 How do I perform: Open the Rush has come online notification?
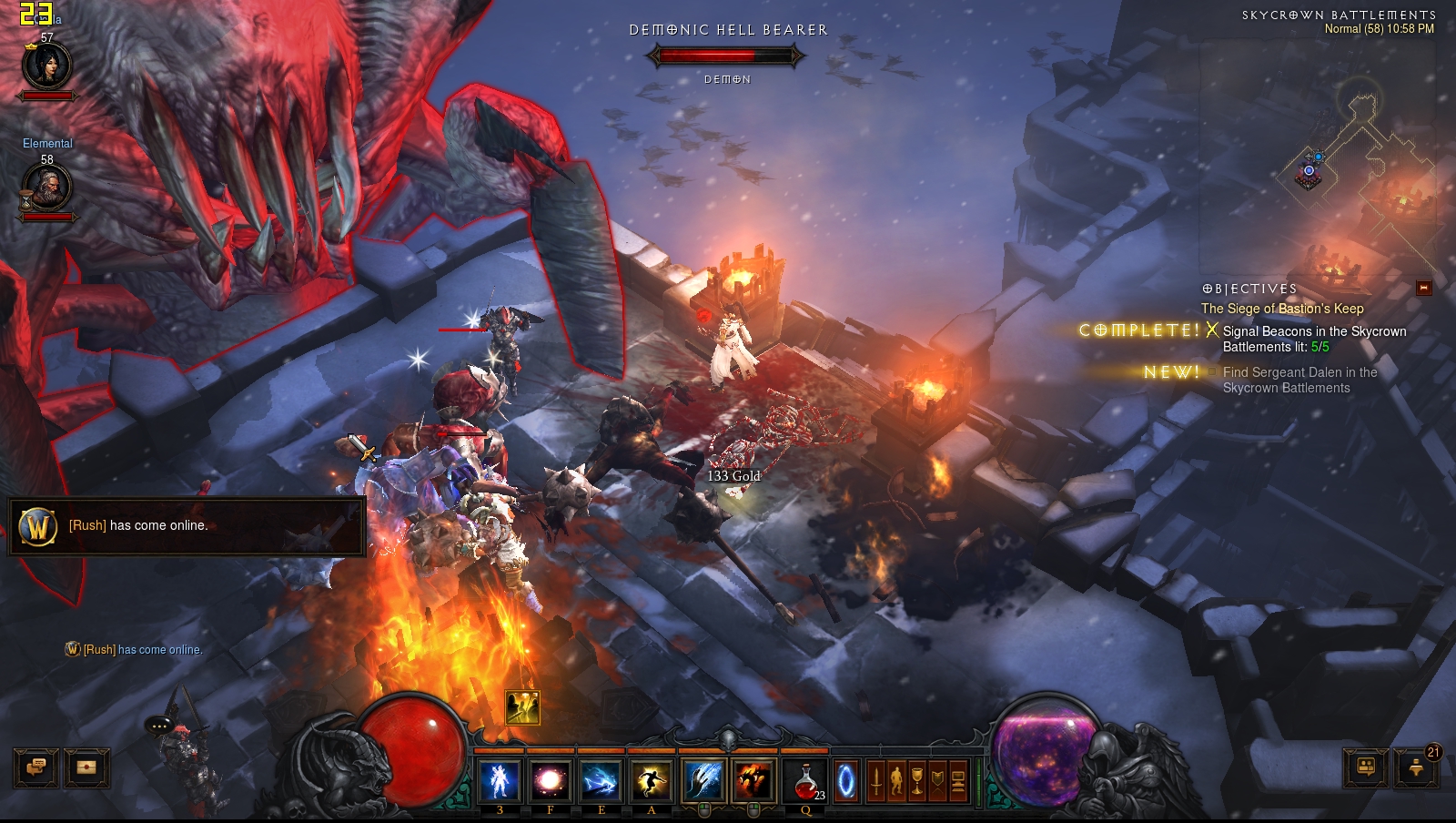(x=187, y=526)
